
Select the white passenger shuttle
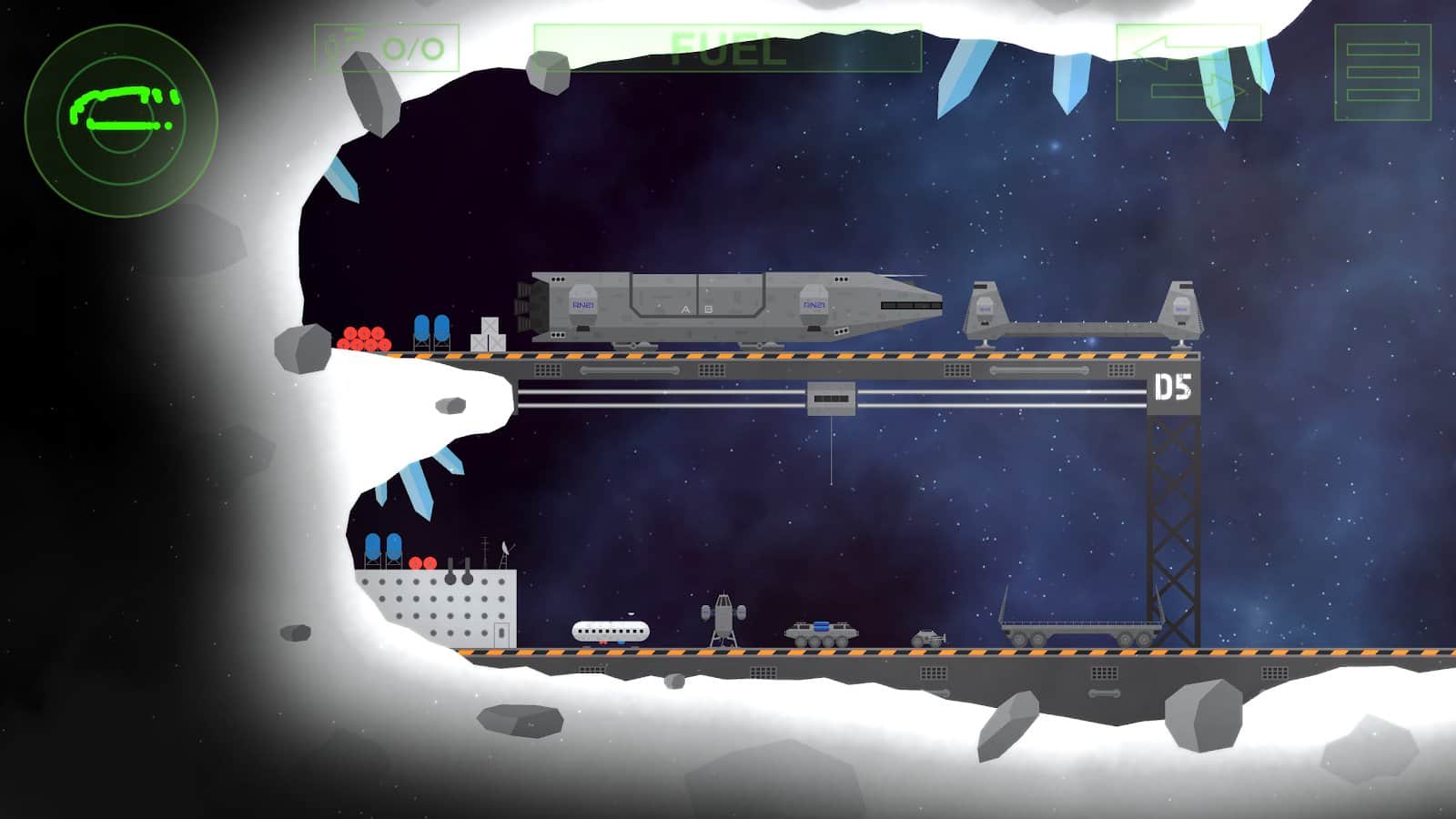610,630
